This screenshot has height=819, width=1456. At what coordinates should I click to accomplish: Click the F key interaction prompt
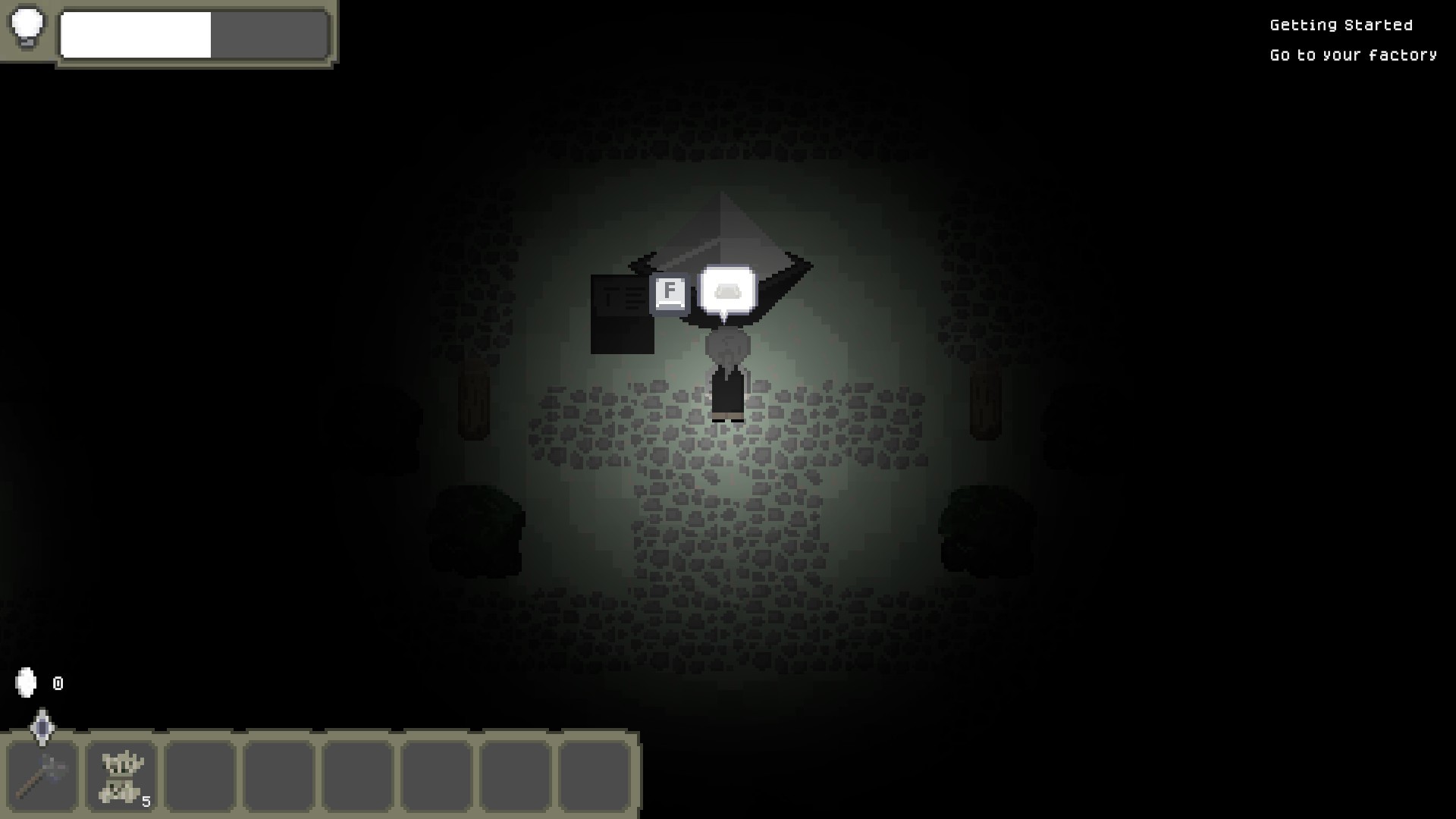[x=668, y=292]
